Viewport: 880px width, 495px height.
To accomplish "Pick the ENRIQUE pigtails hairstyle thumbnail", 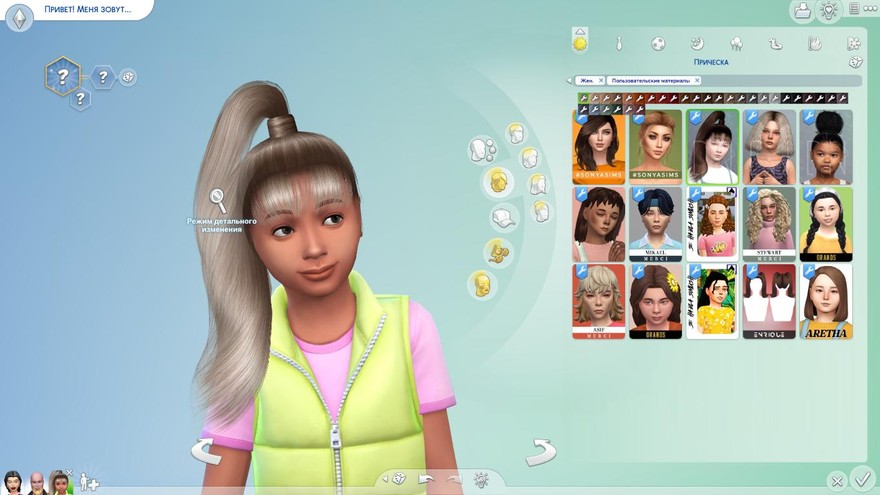I will pyautogui.click(x=769, y=301).
